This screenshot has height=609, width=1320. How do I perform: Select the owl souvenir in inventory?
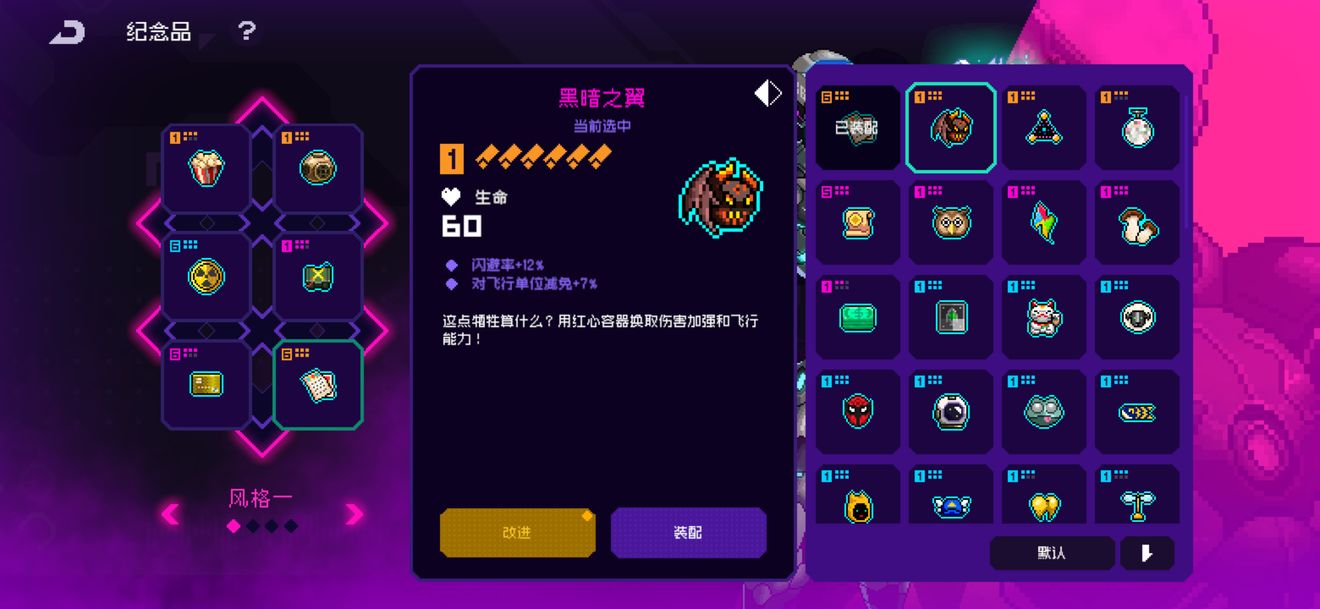(x=951, y=222)
